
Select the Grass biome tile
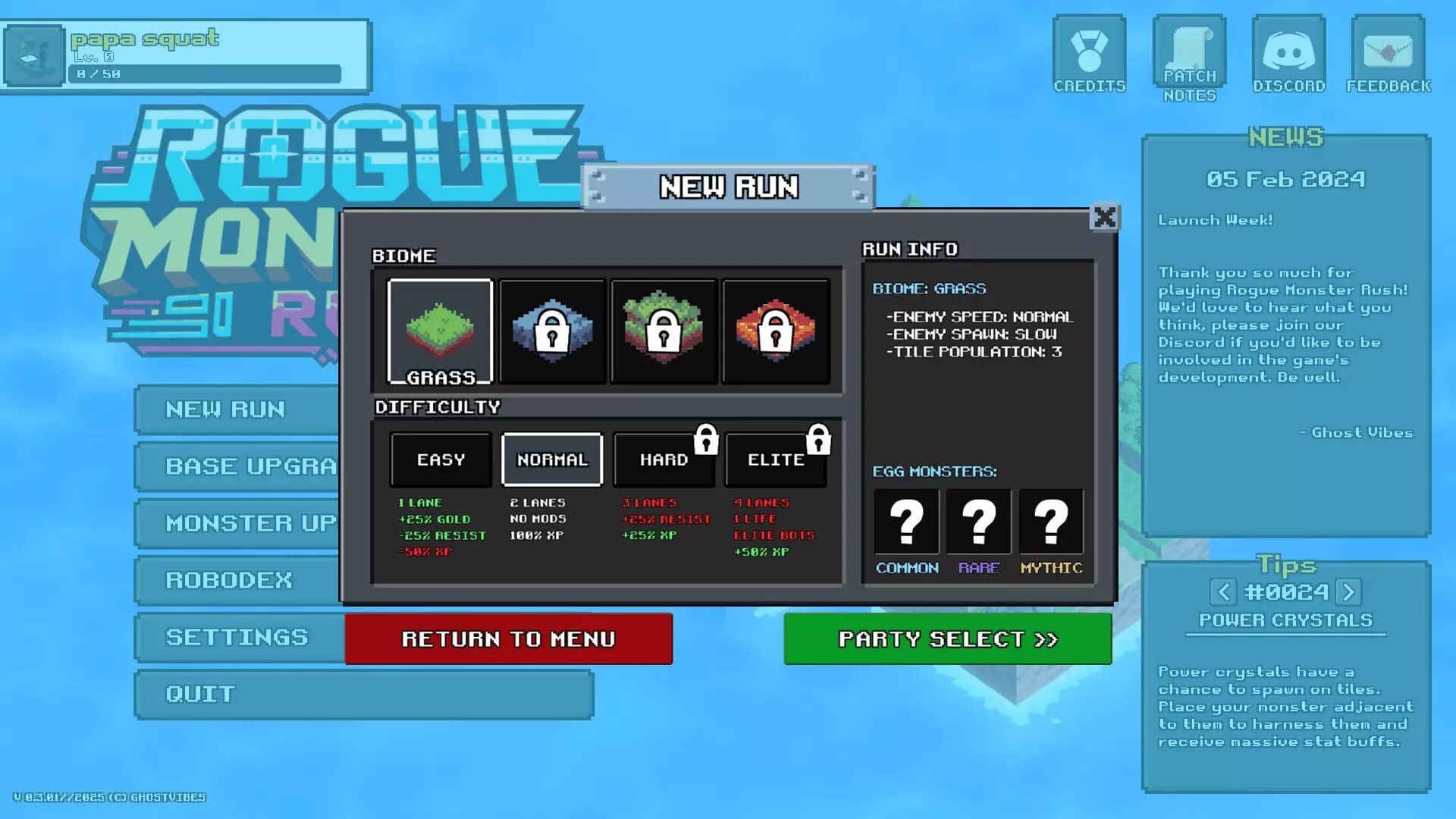[x=440, y=330]
